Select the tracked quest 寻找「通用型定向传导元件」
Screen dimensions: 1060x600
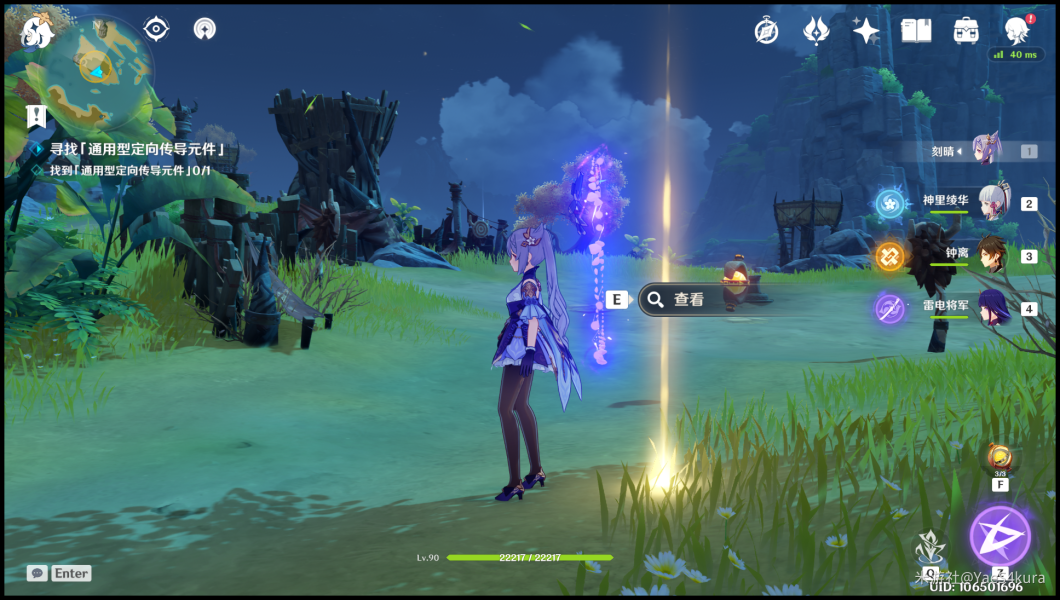coord(134,149)
